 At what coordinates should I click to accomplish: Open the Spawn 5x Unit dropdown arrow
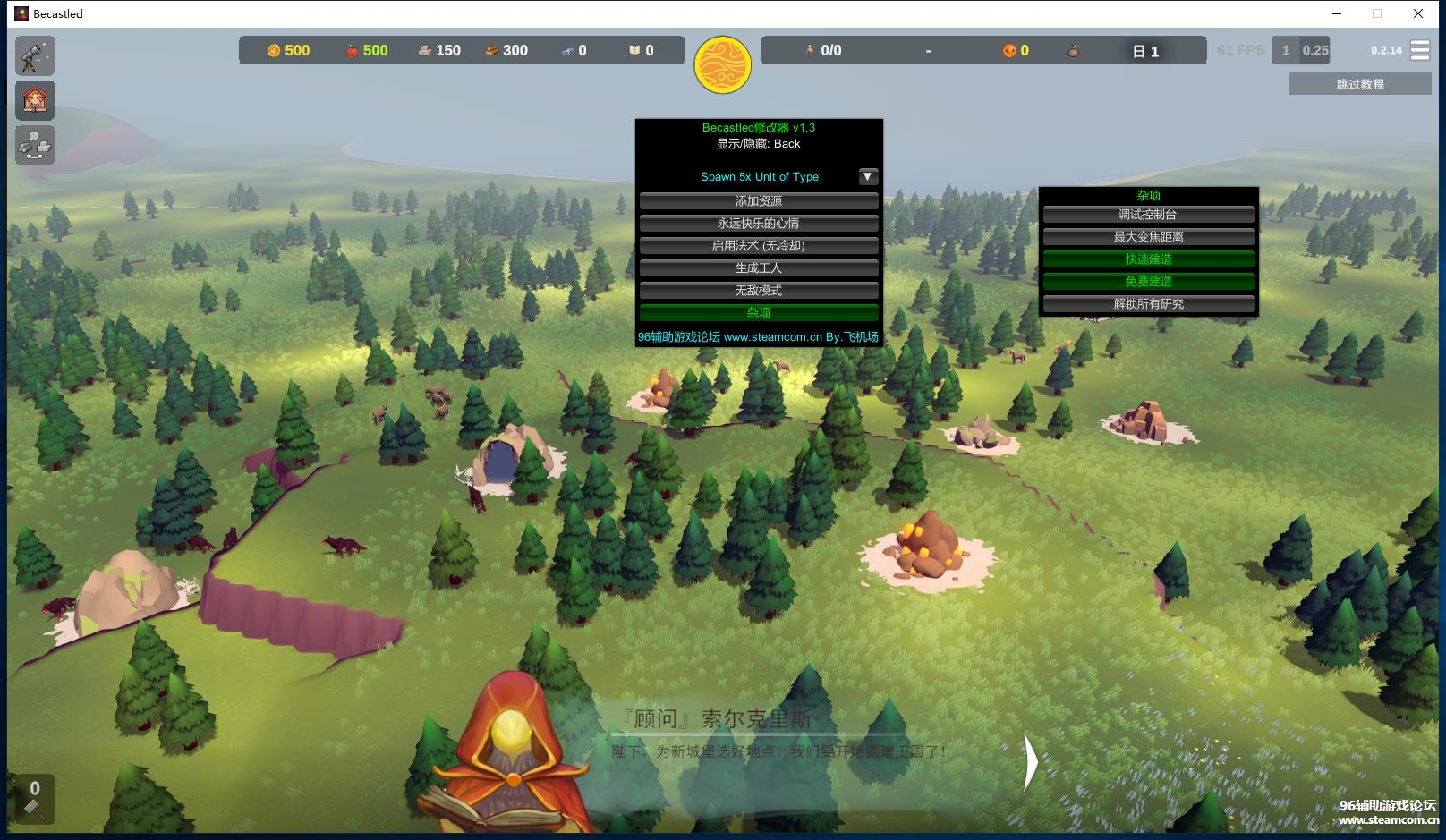pos(867,176)
